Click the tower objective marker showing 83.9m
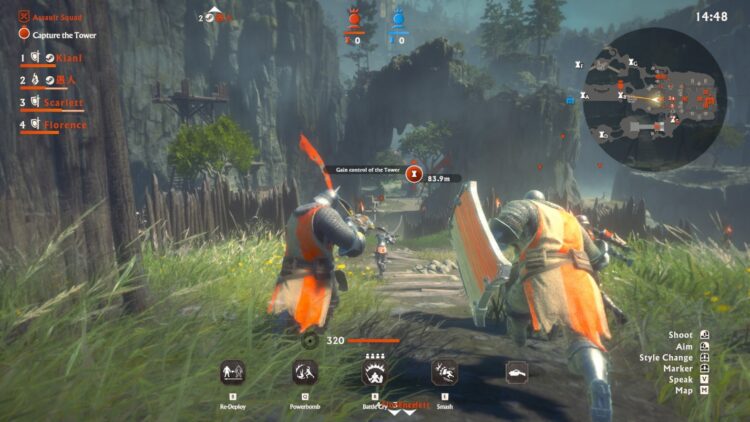The height and width of the screenshot is (422, 750). pyautogui.click(x=415, y=172)
